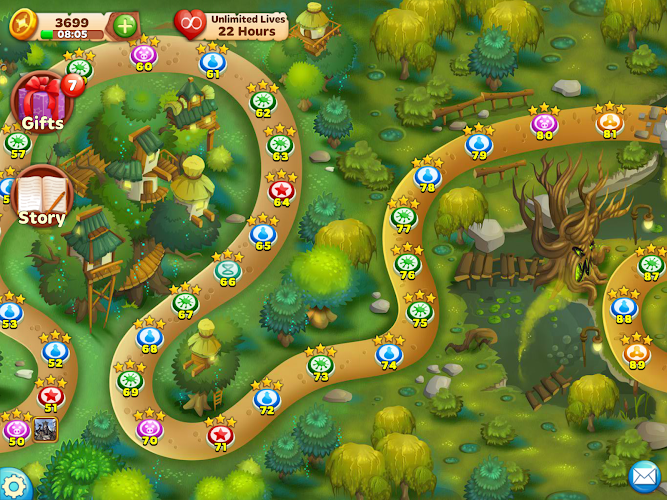Open level 81 orange node
Screen dimensions: 667x500
coord(610,121)
